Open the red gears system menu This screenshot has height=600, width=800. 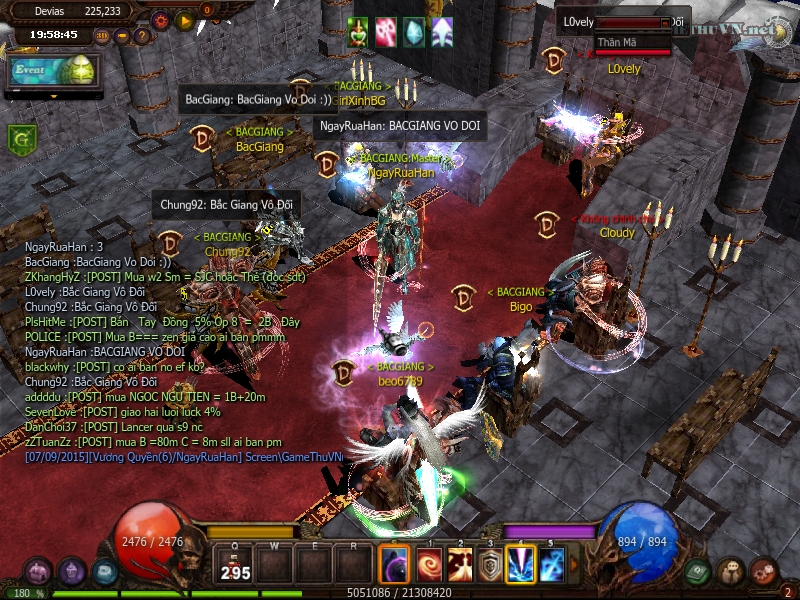coord(764,572)
